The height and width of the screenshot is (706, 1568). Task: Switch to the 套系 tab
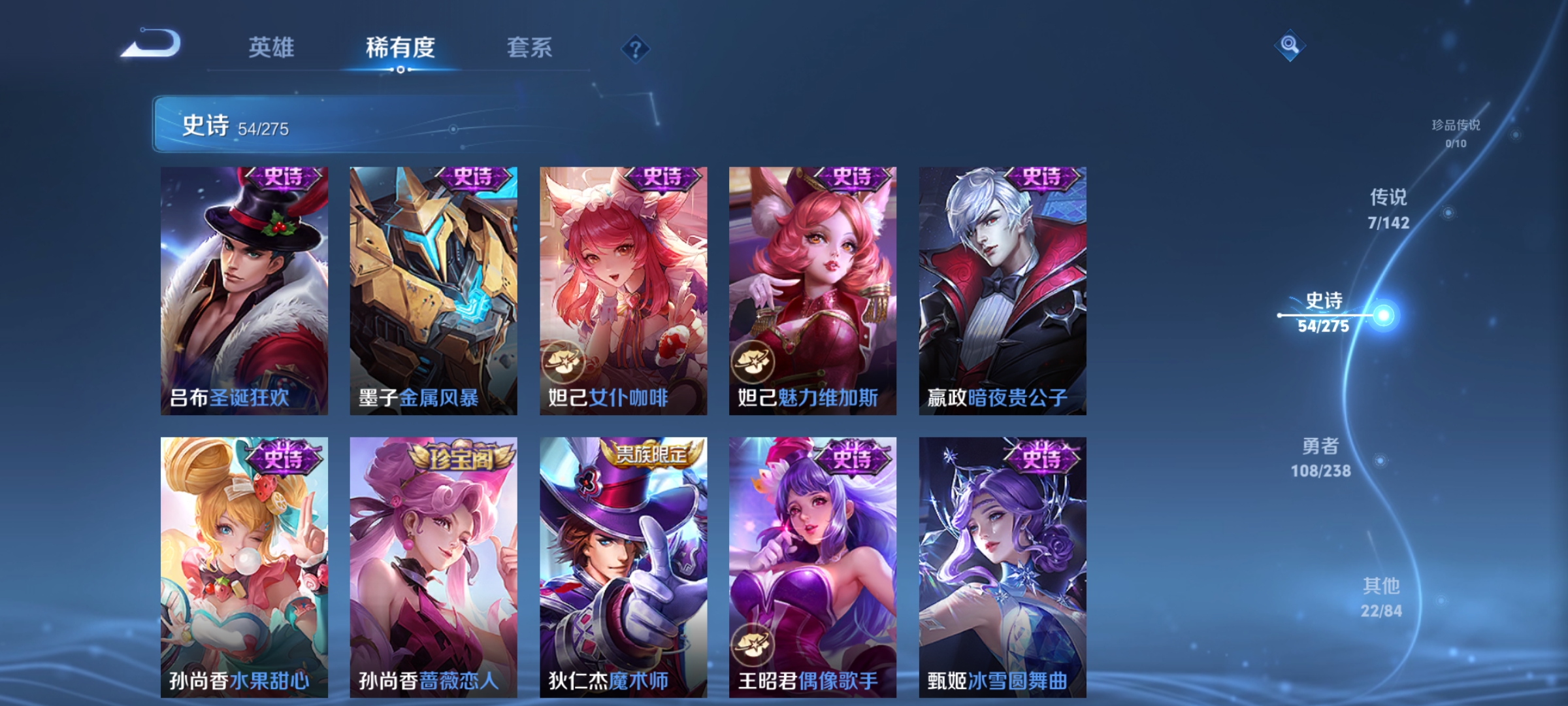[529, 47]
